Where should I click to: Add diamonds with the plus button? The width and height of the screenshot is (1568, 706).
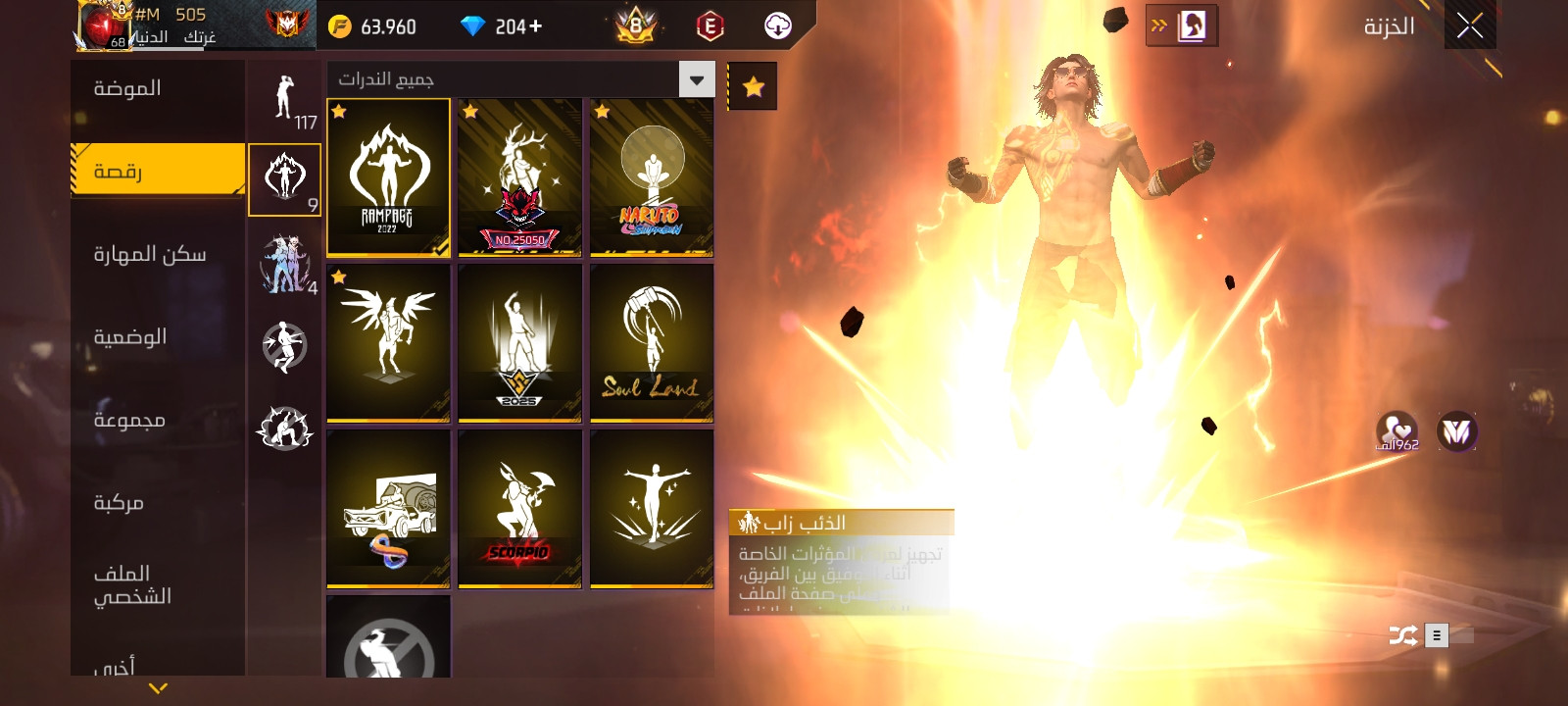point(534,26)
